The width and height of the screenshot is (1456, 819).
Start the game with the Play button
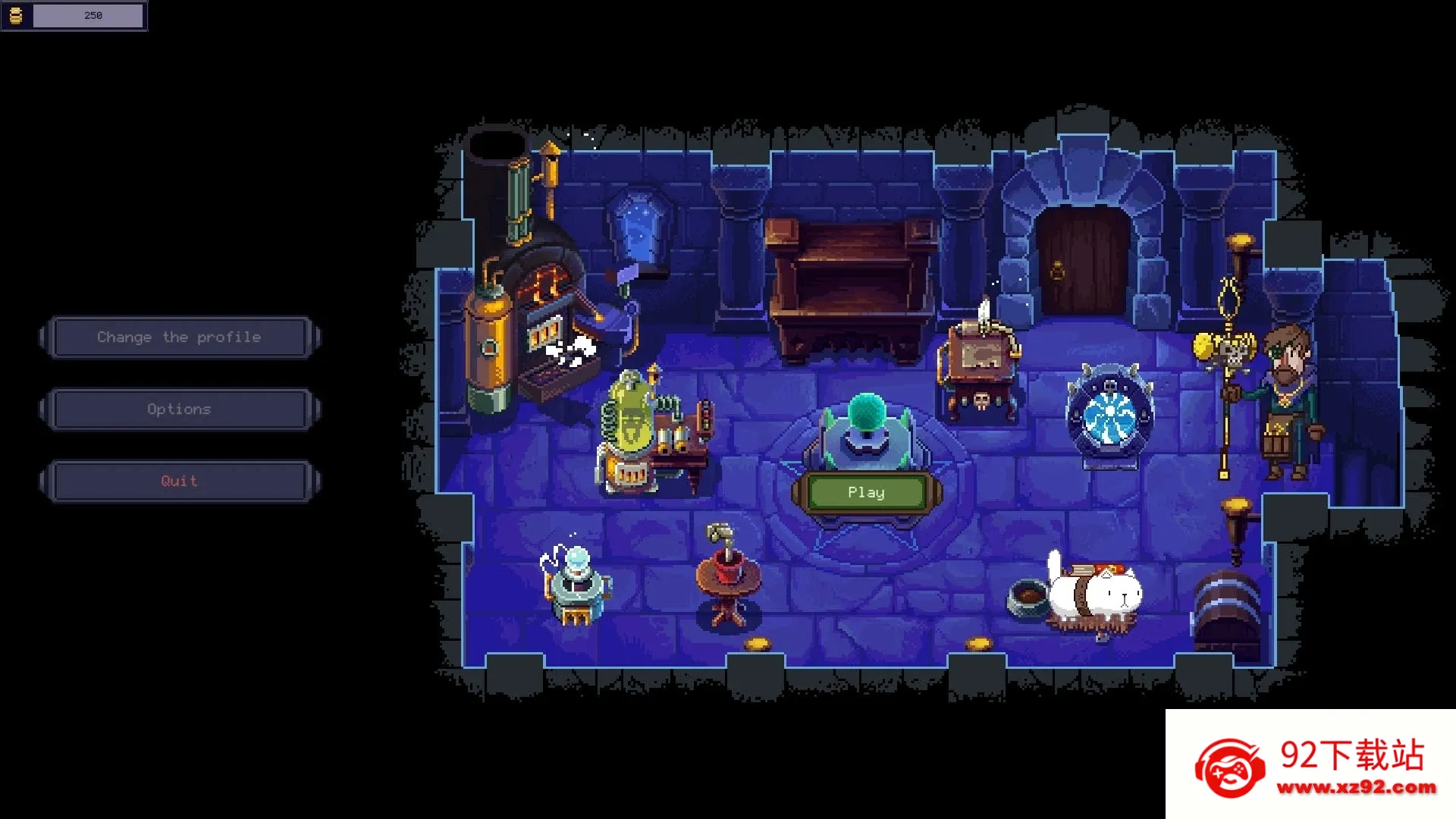coord(866,493)
